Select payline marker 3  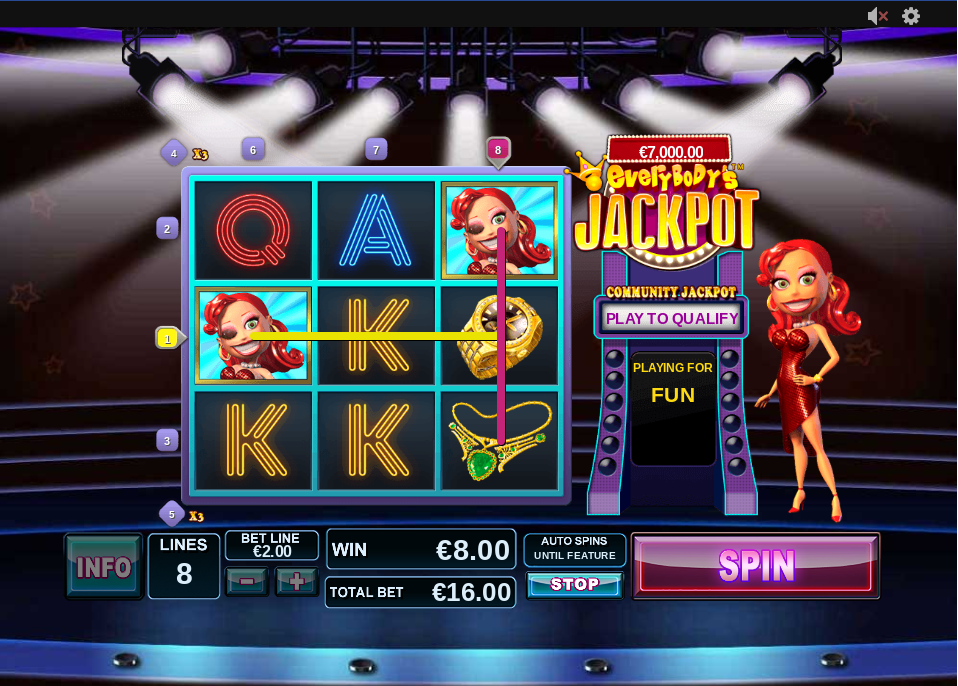[x=167, y=440]
